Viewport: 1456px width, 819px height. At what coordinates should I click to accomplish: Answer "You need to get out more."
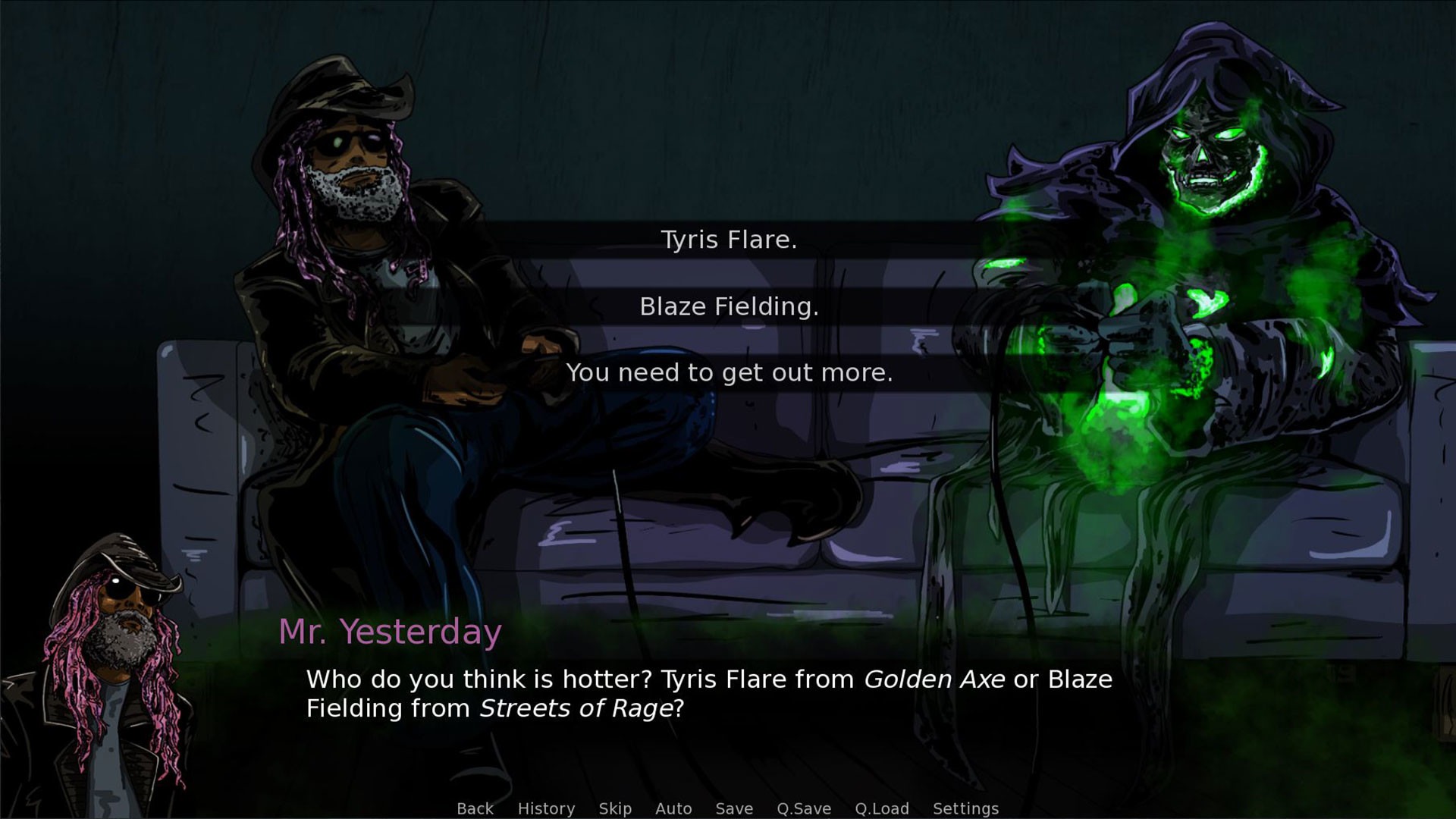click(729, 372)
